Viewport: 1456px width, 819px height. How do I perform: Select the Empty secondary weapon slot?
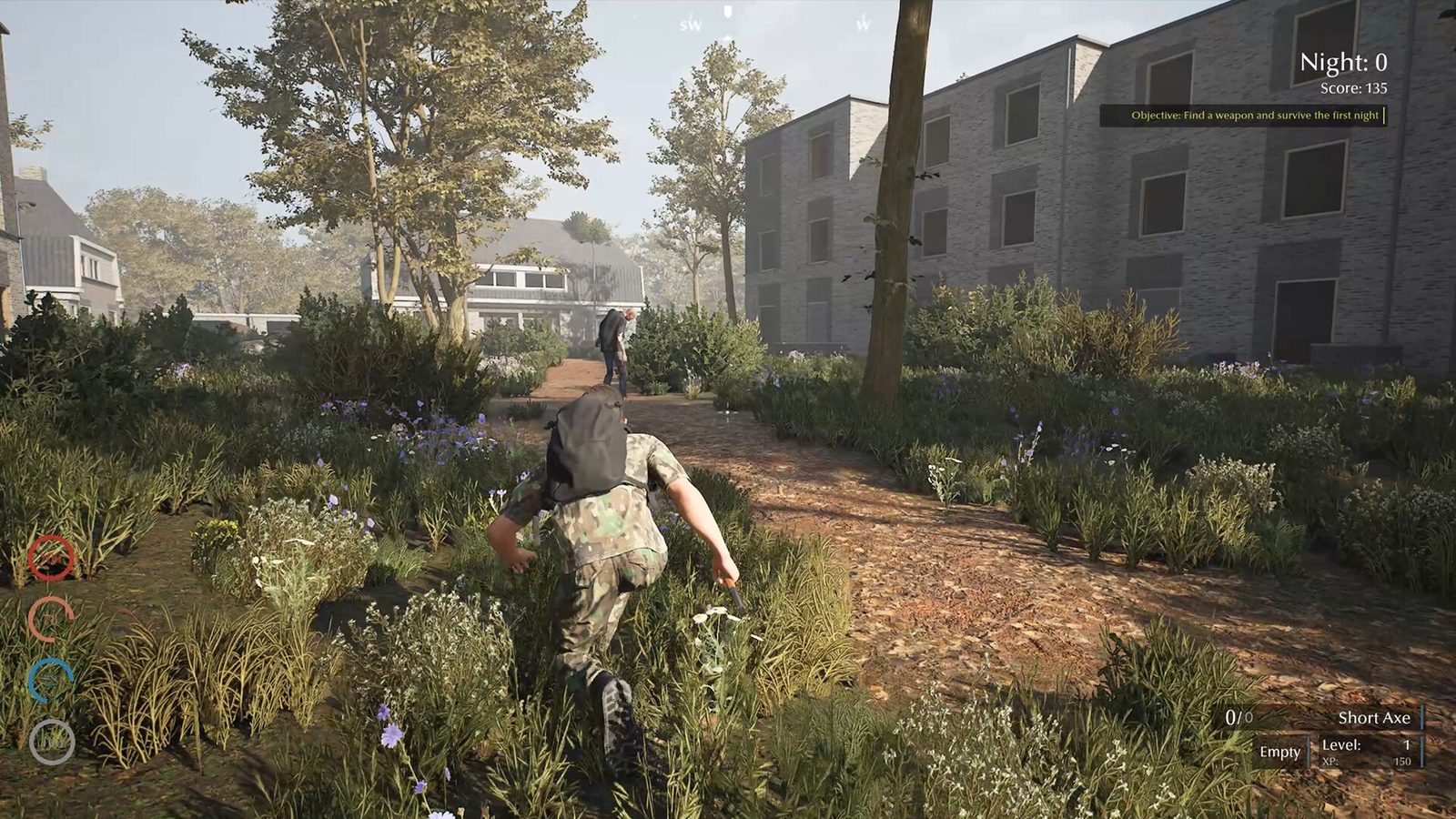[x=1279, y=752]
